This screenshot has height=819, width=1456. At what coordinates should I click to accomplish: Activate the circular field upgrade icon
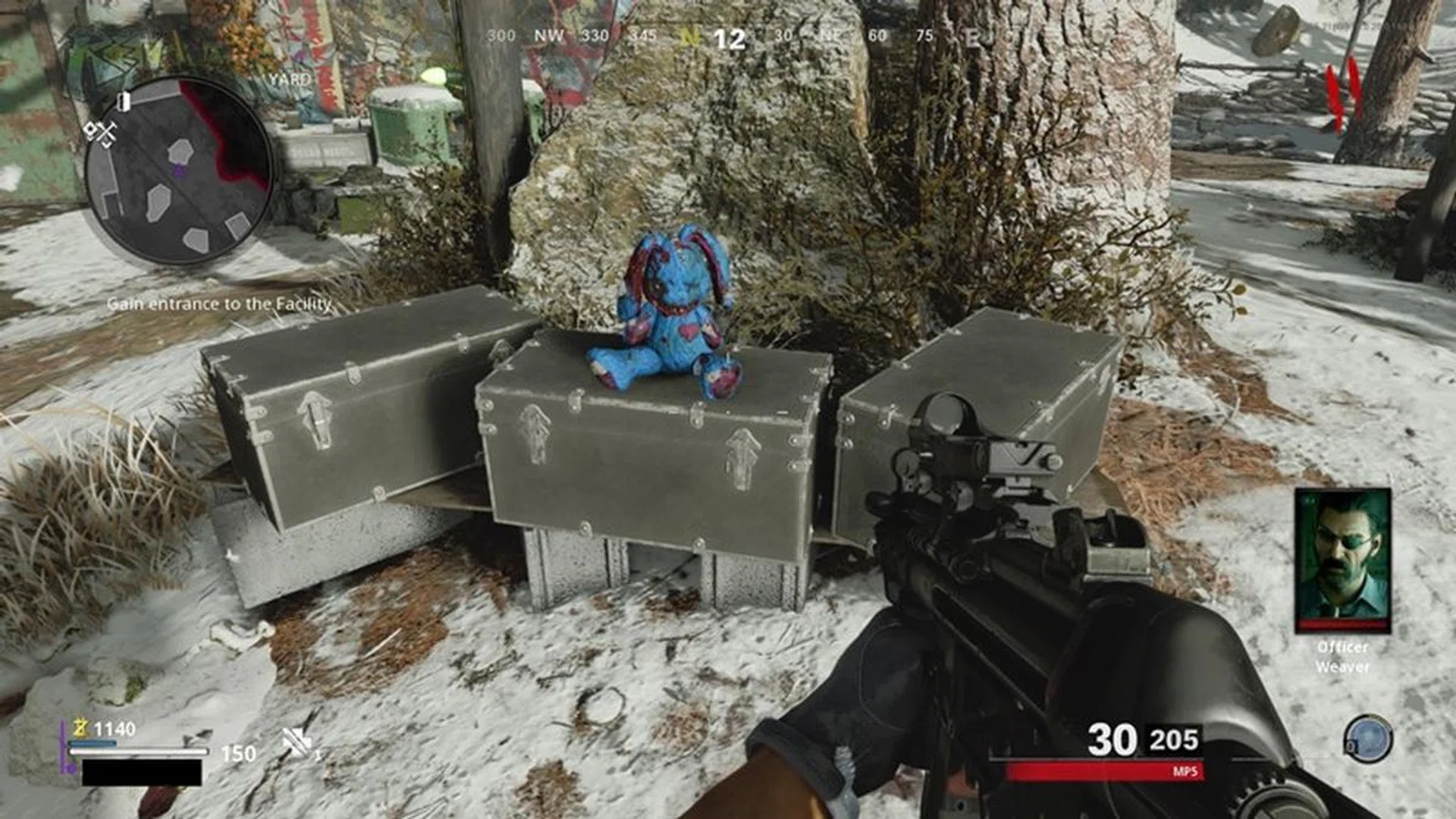pos(1368,738)
